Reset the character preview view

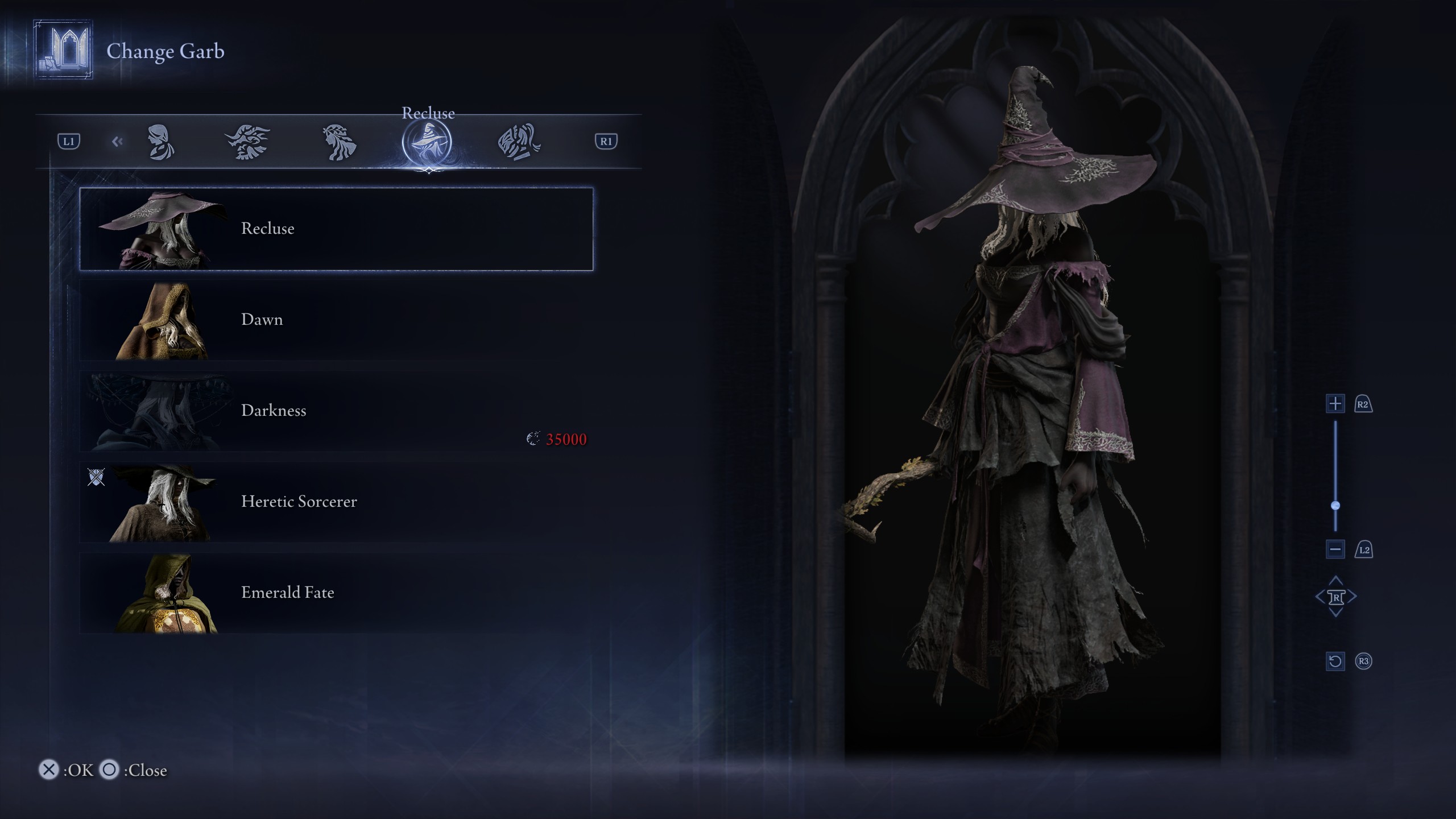1335,661
